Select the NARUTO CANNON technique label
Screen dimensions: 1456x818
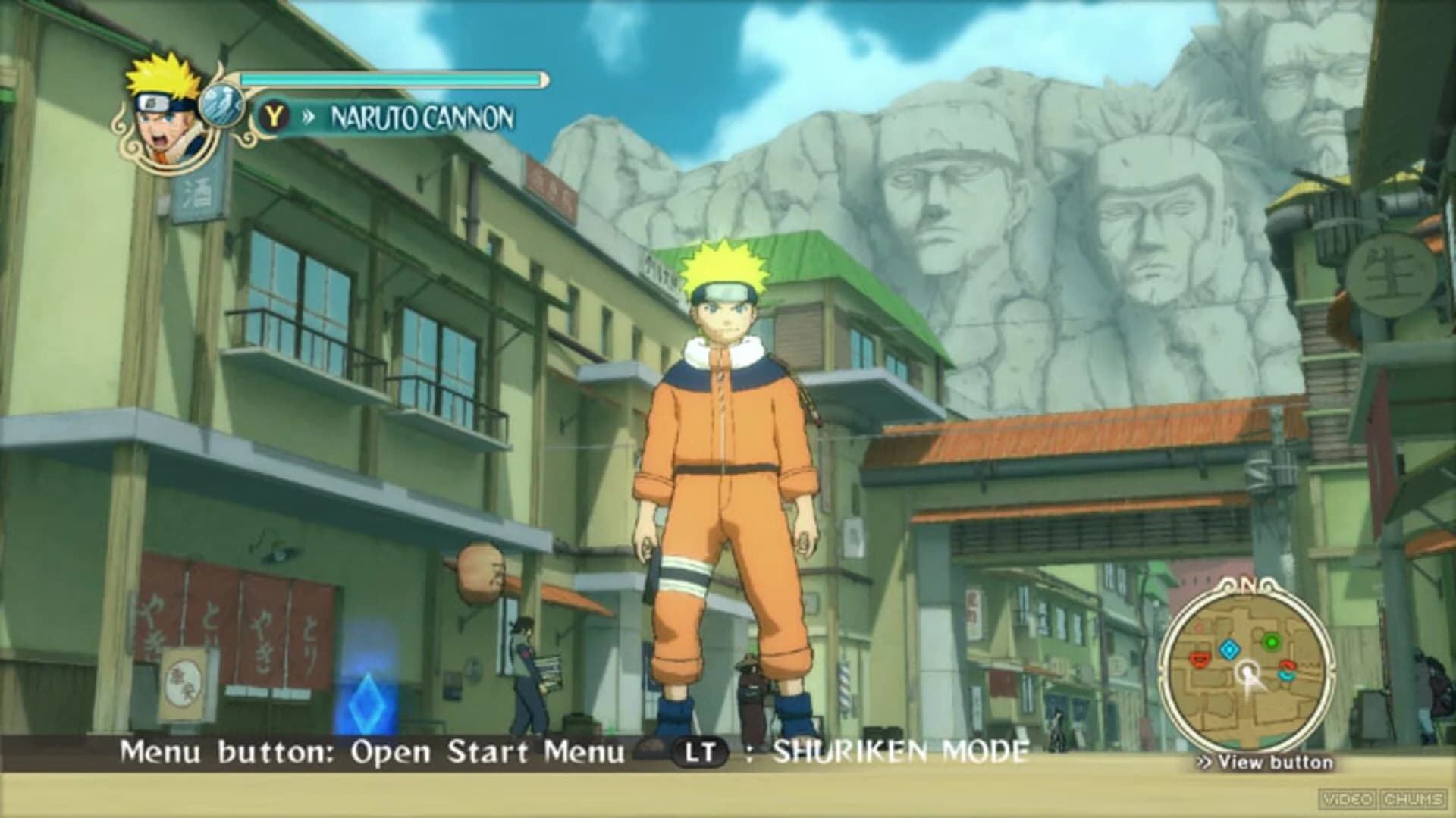coord(422,117)
